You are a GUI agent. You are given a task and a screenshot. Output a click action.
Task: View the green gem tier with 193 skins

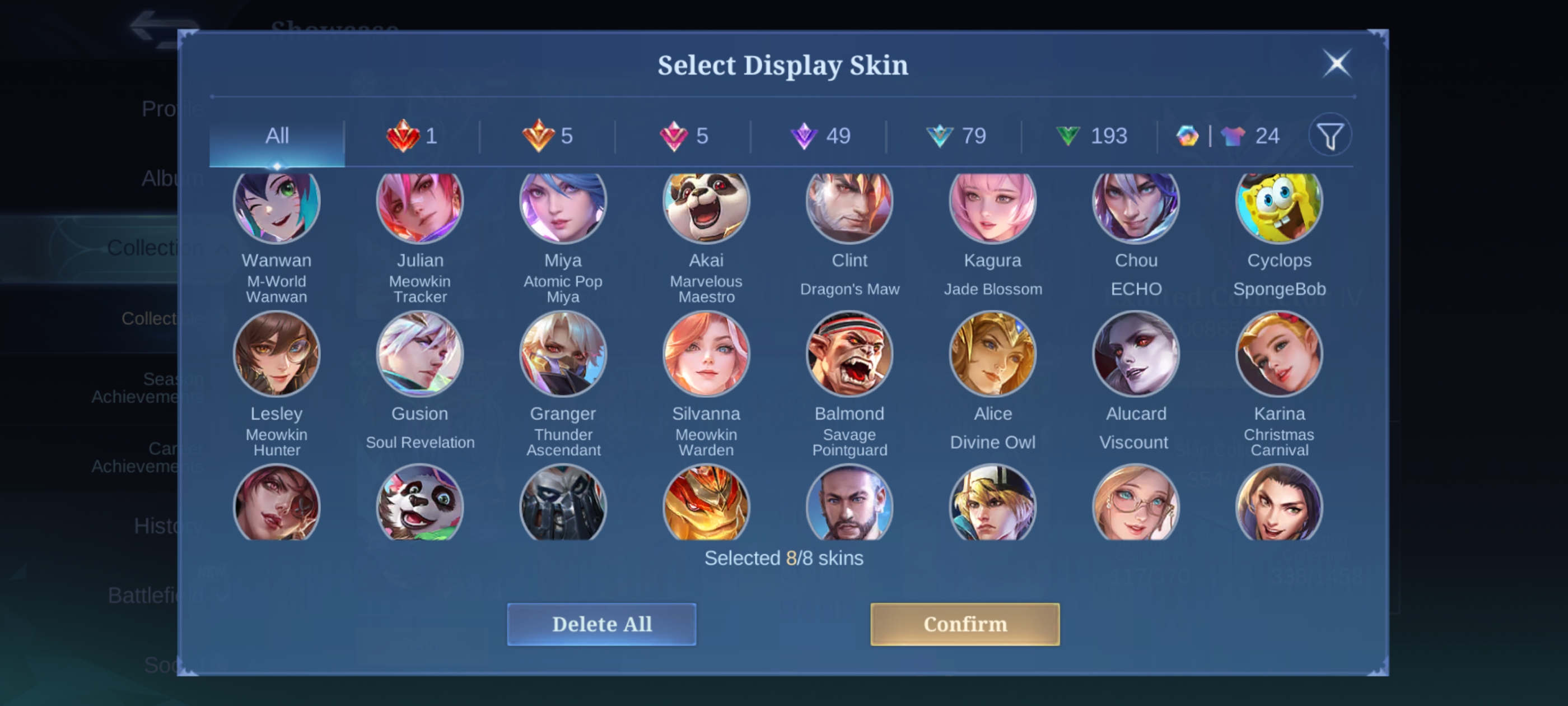(1091, 136)
